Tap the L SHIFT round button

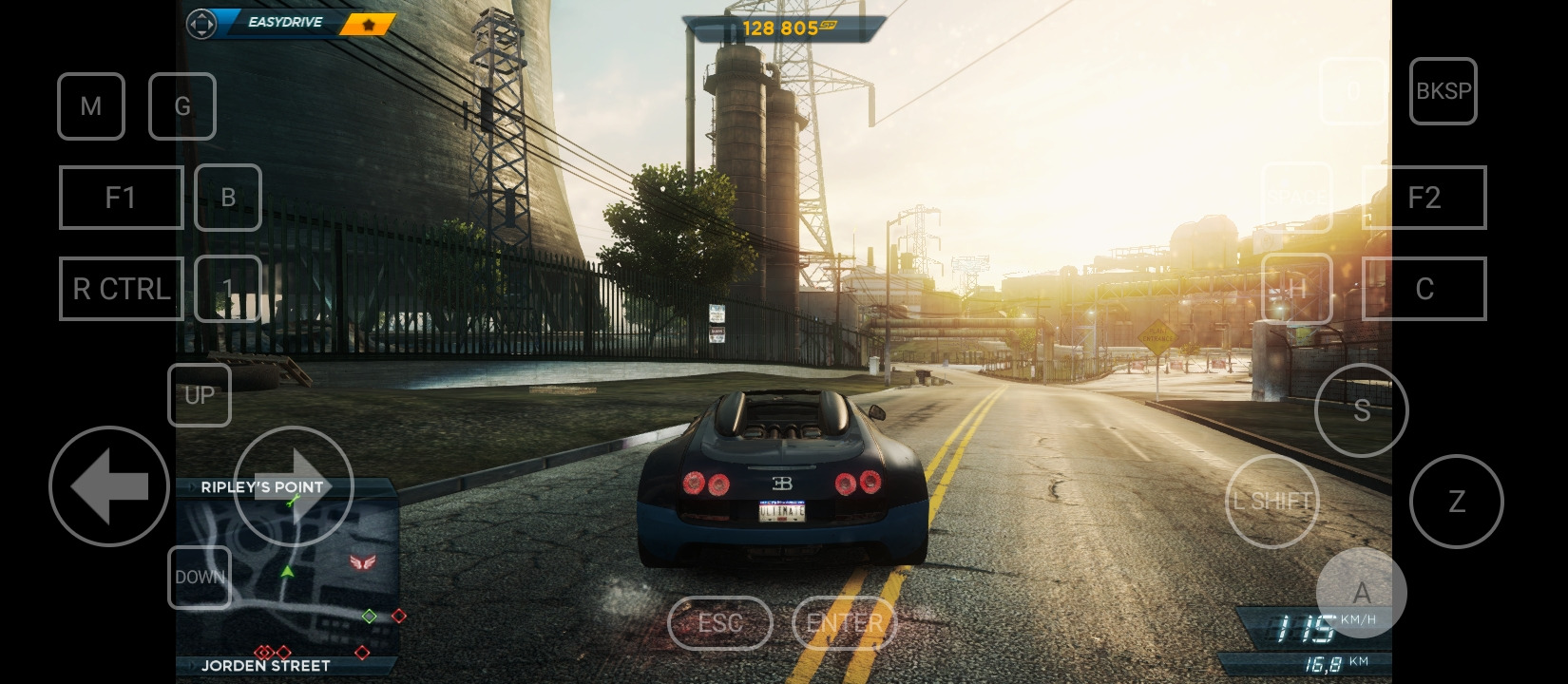click(1272, 502)
